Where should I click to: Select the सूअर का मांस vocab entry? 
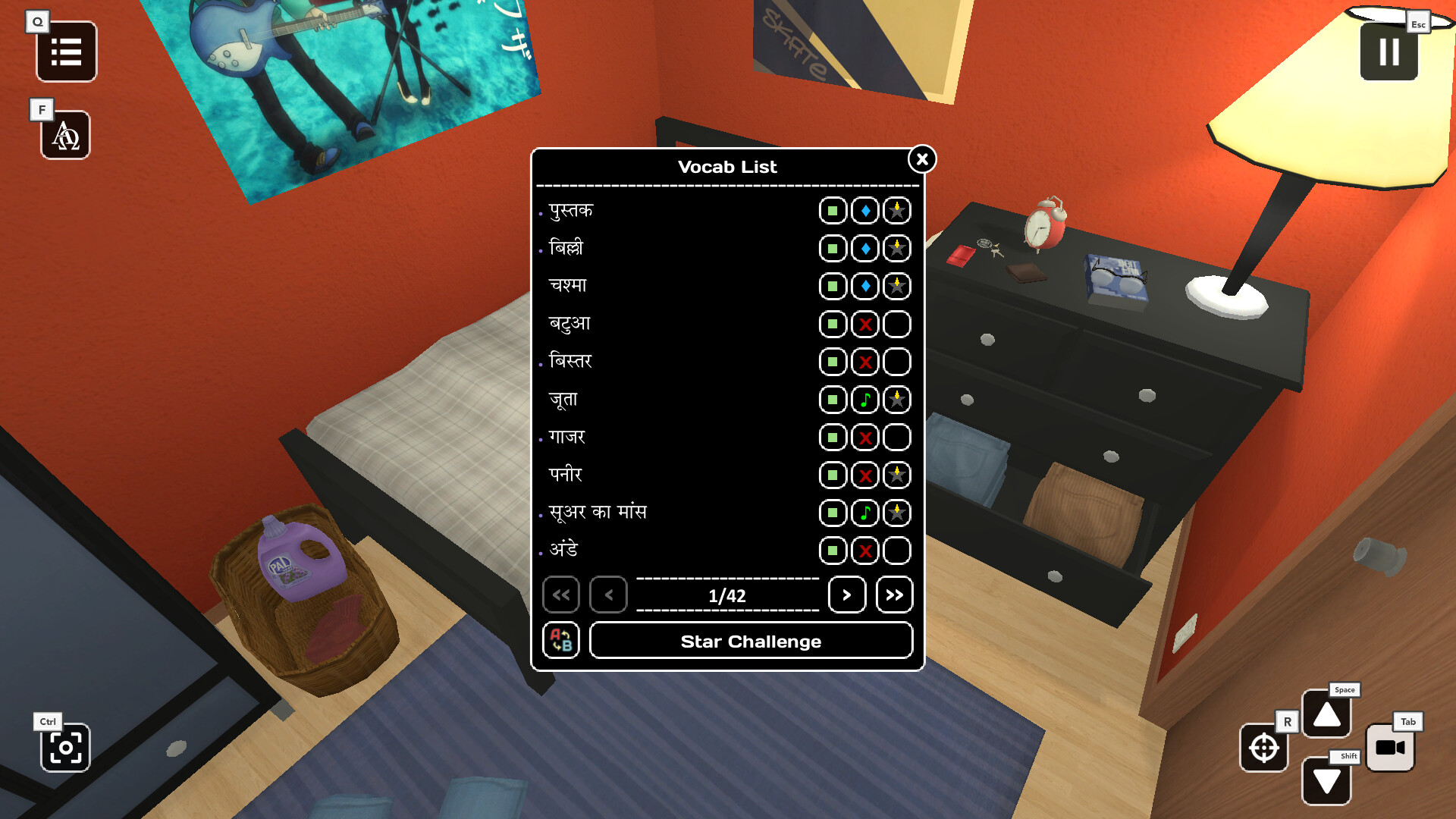point(598,512)
